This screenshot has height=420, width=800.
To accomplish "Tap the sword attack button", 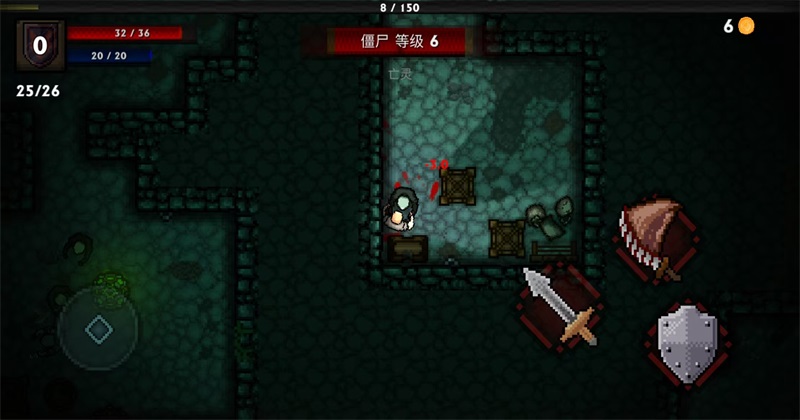I will 560,306.
